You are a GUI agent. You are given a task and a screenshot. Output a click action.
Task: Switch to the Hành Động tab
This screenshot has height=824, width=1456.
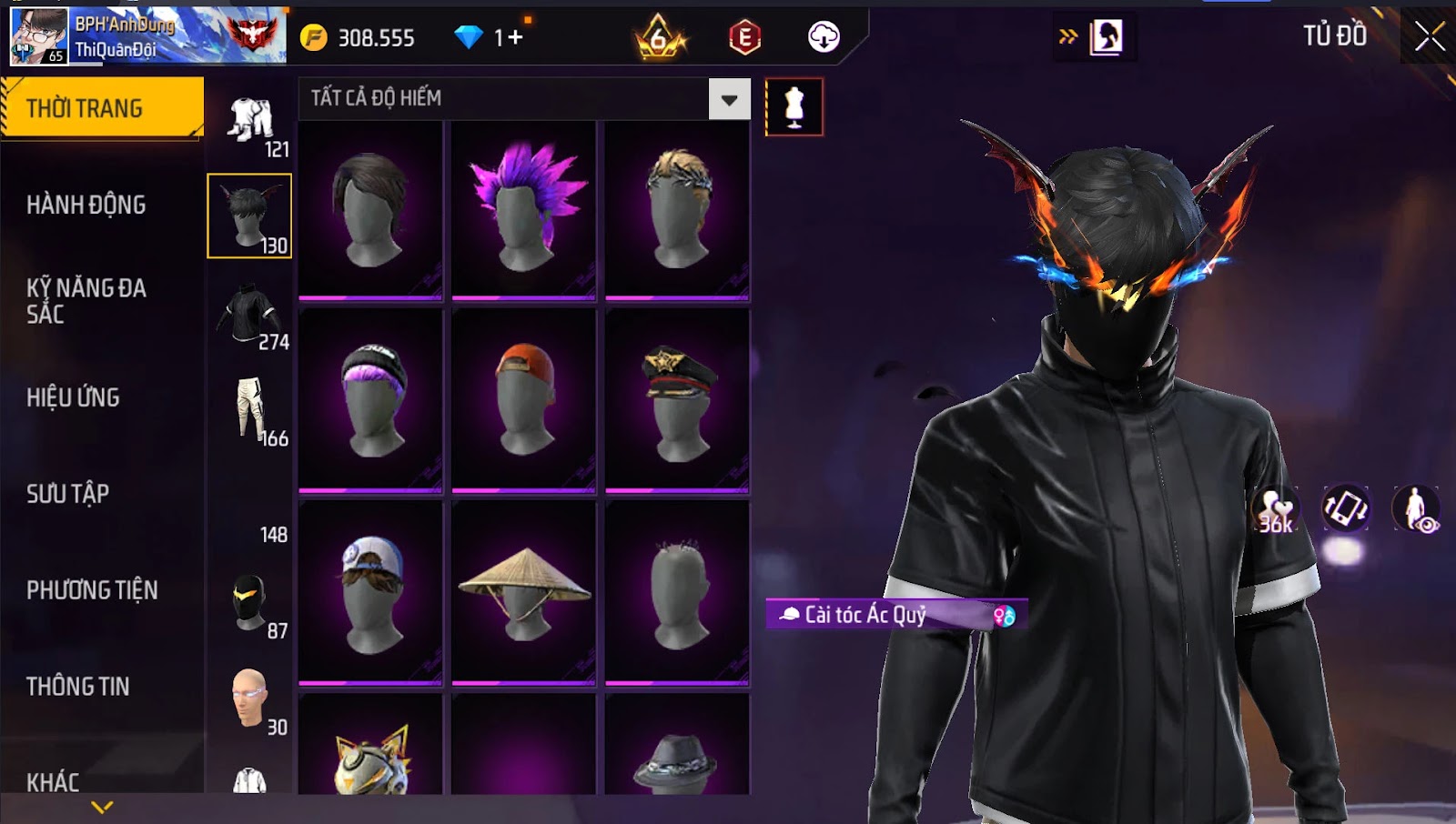86,205
